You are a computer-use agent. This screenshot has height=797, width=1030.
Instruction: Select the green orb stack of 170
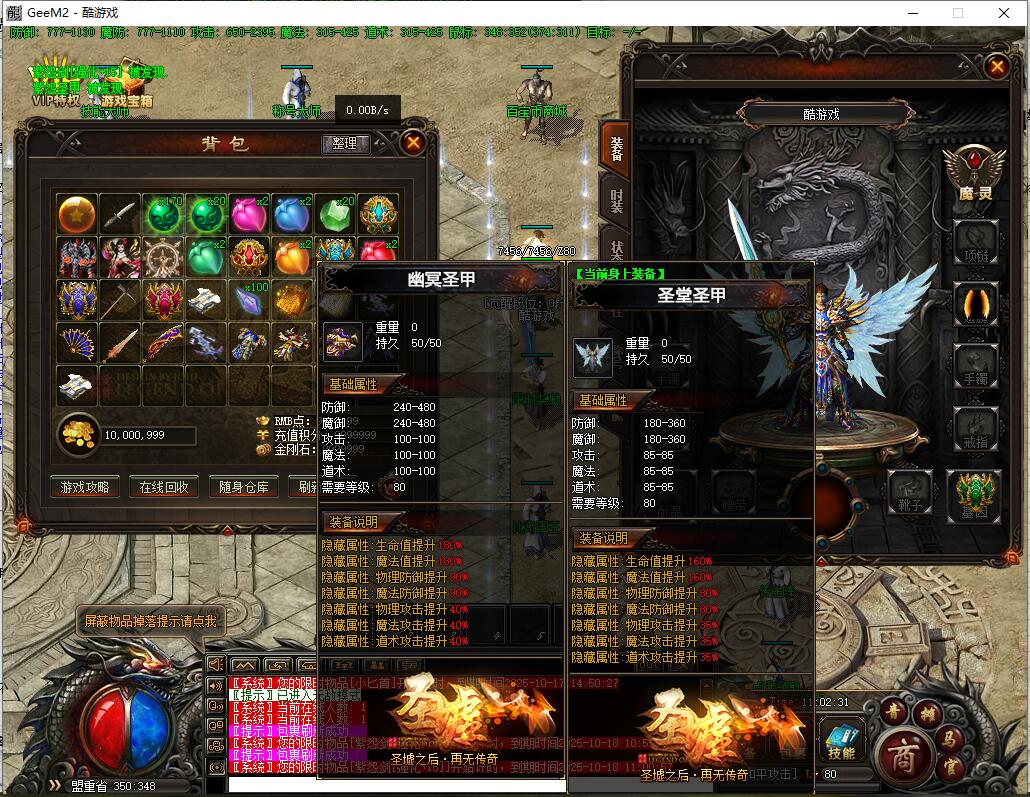(x=163, y=214)
